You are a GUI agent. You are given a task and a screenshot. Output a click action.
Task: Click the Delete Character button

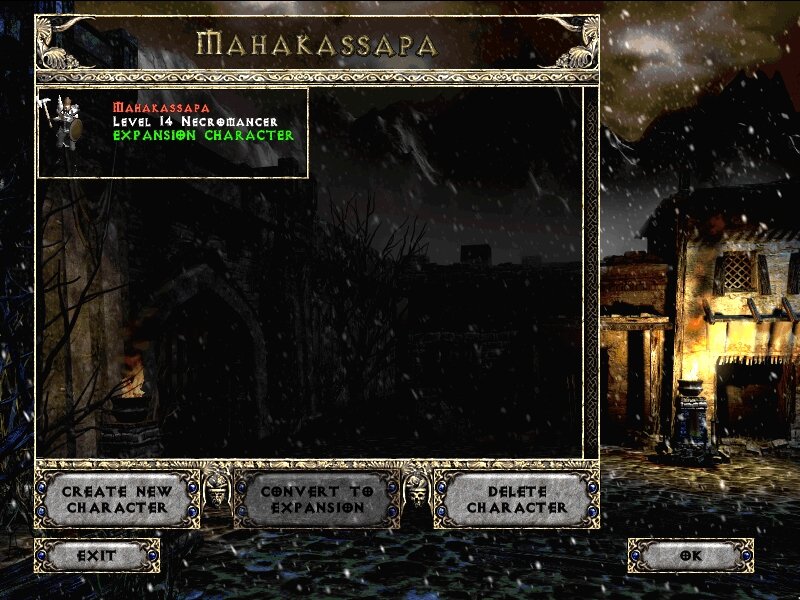click(516, 499)
